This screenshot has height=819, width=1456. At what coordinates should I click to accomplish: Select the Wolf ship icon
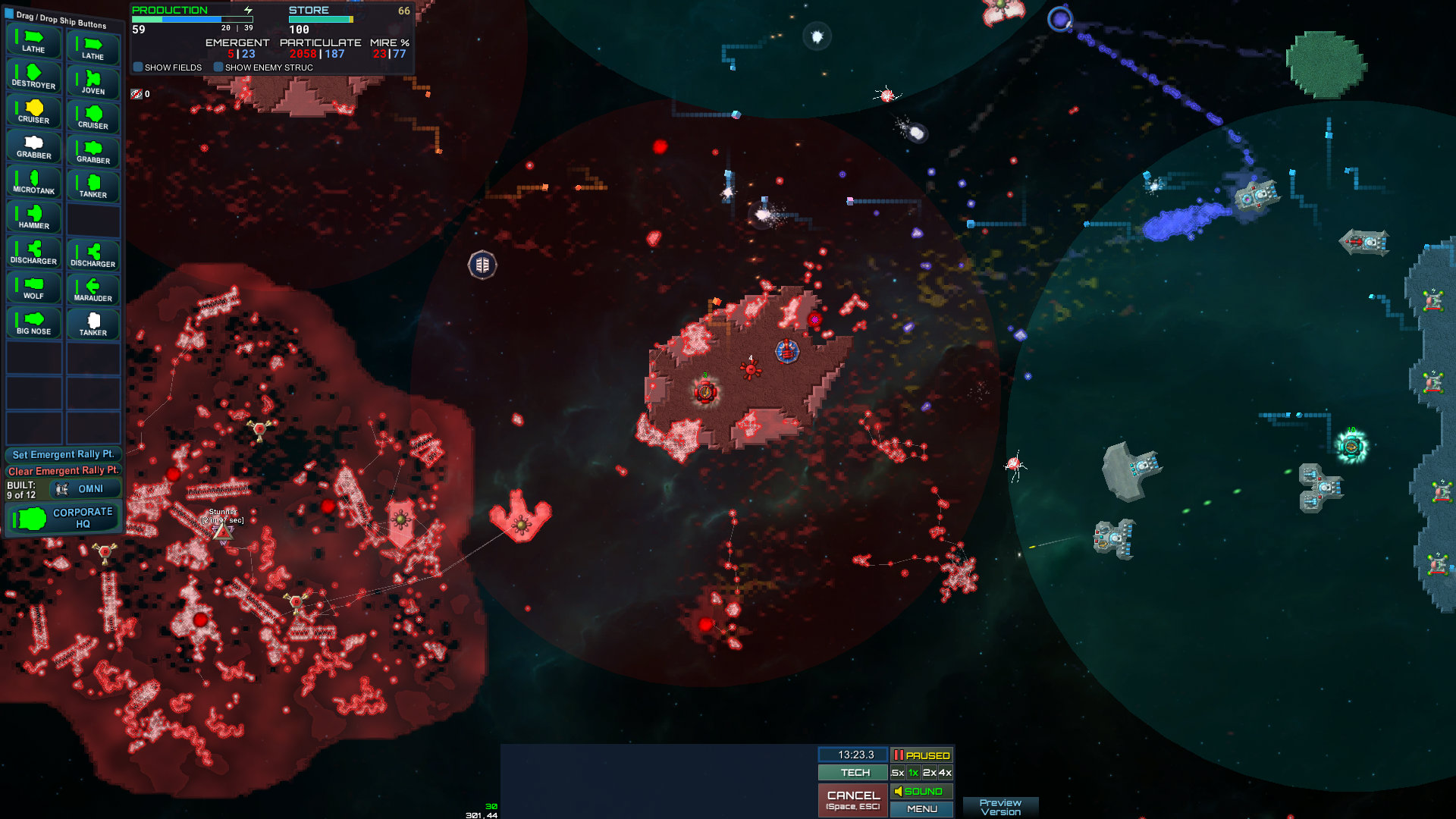tap(33, 287)
